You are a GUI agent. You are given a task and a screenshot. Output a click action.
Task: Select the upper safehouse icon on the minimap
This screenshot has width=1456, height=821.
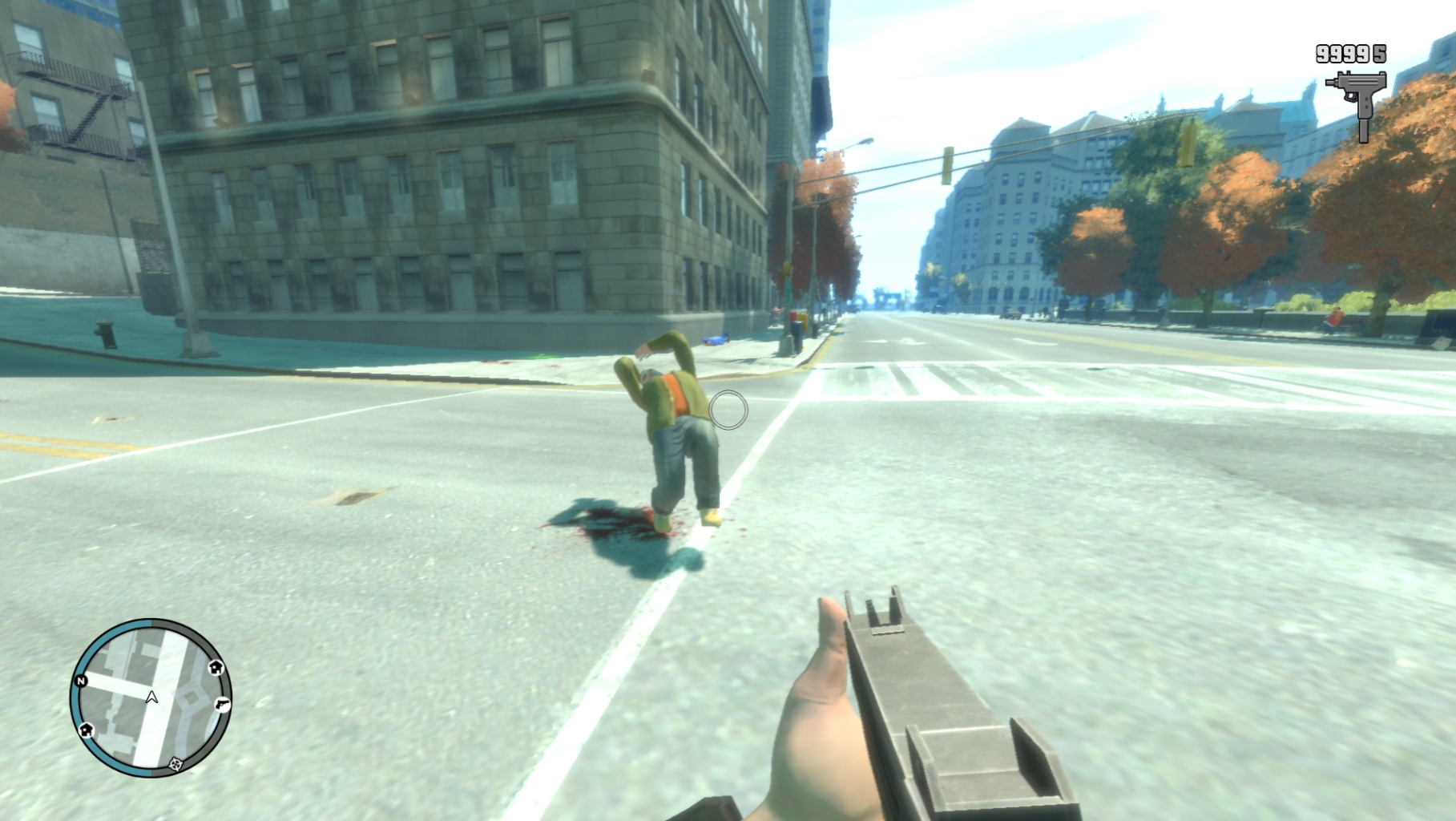pos(216,668)
